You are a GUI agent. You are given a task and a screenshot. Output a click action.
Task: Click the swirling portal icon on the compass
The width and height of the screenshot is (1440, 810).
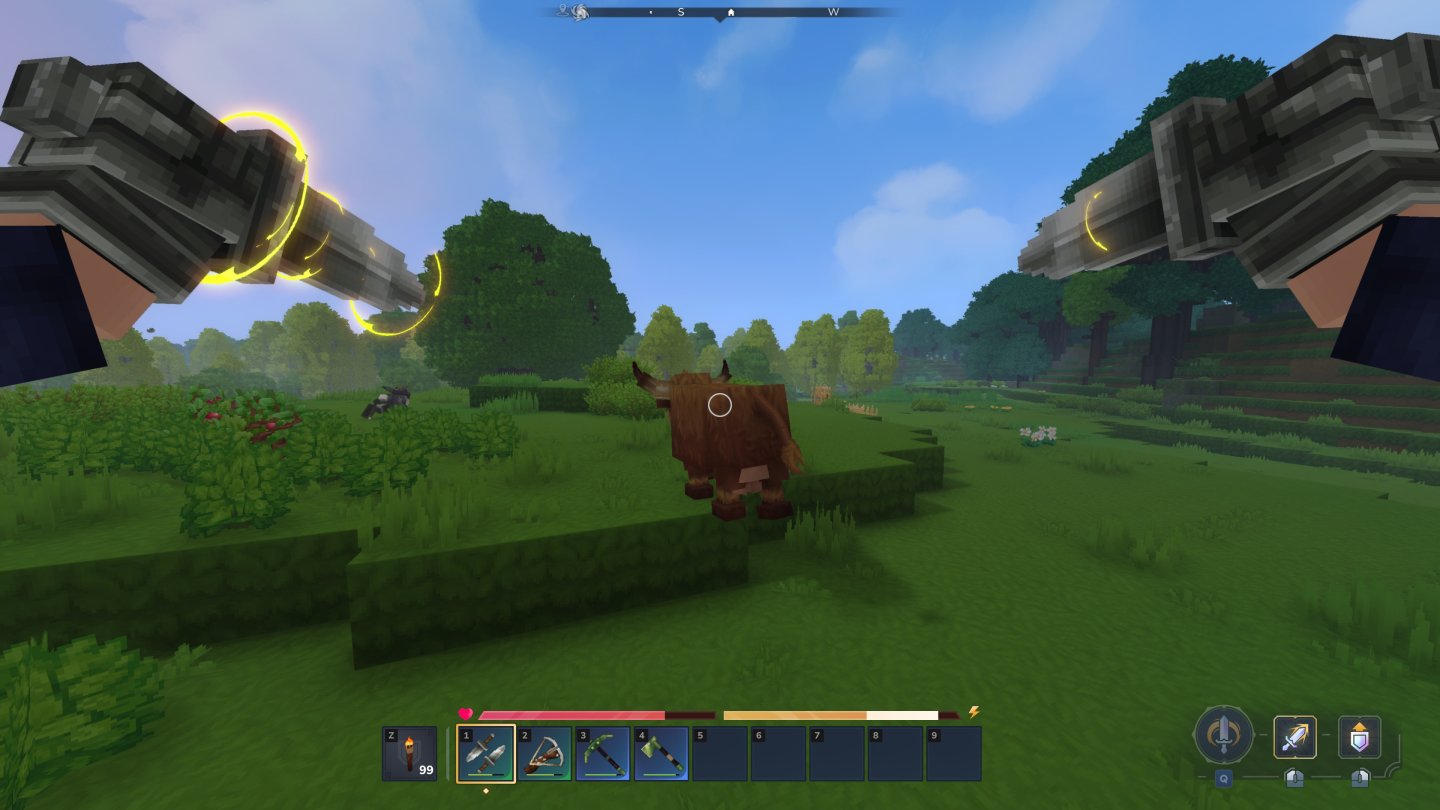578,12
